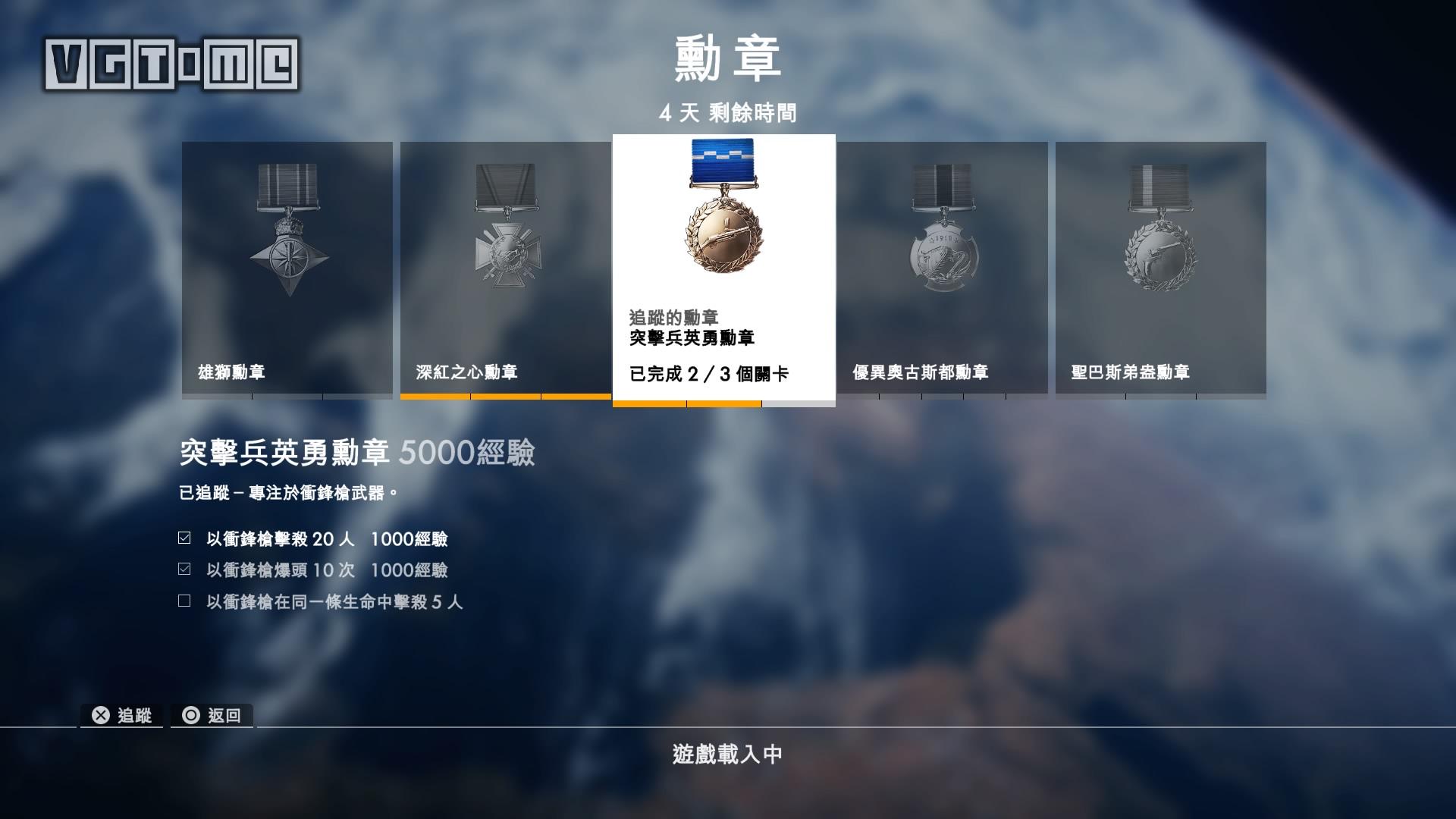The image size is (1456, 819).
Task: Click the tracked 突擊兵英勇勳章 medal icon
Action: point(722,220)
